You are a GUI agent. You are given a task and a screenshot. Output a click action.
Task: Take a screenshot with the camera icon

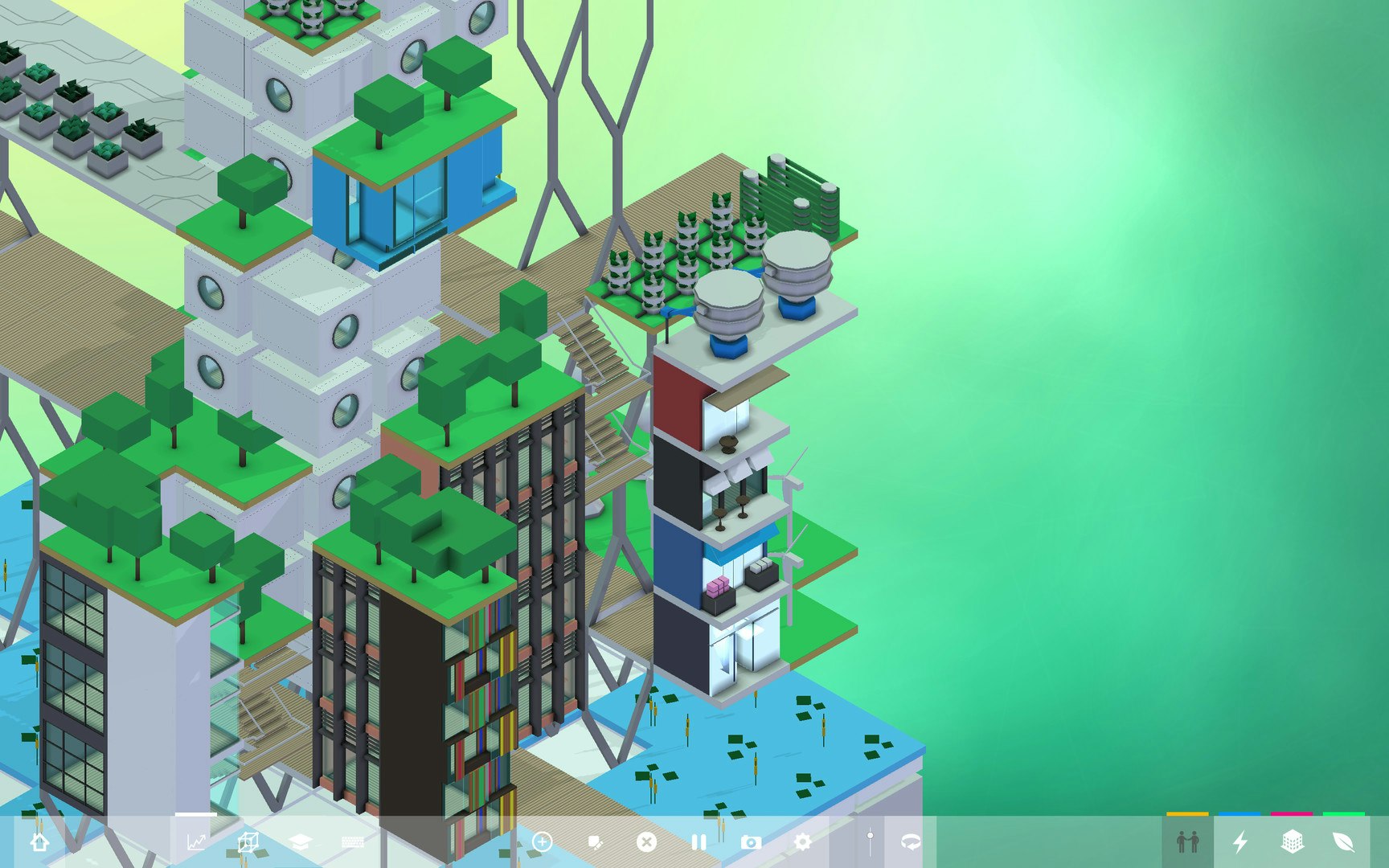(752, 842)
